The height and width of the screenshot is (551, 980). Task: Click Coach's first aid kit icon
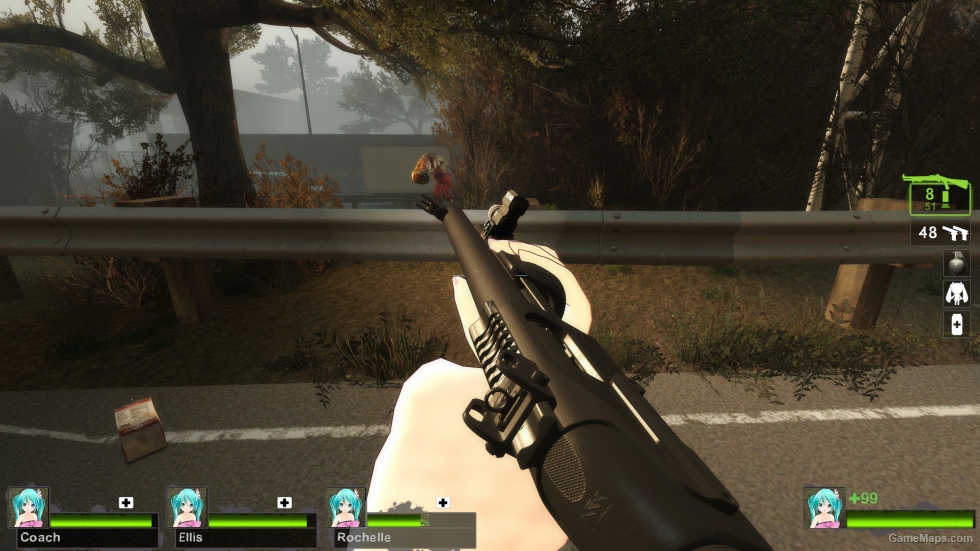(x=126, y=502)
